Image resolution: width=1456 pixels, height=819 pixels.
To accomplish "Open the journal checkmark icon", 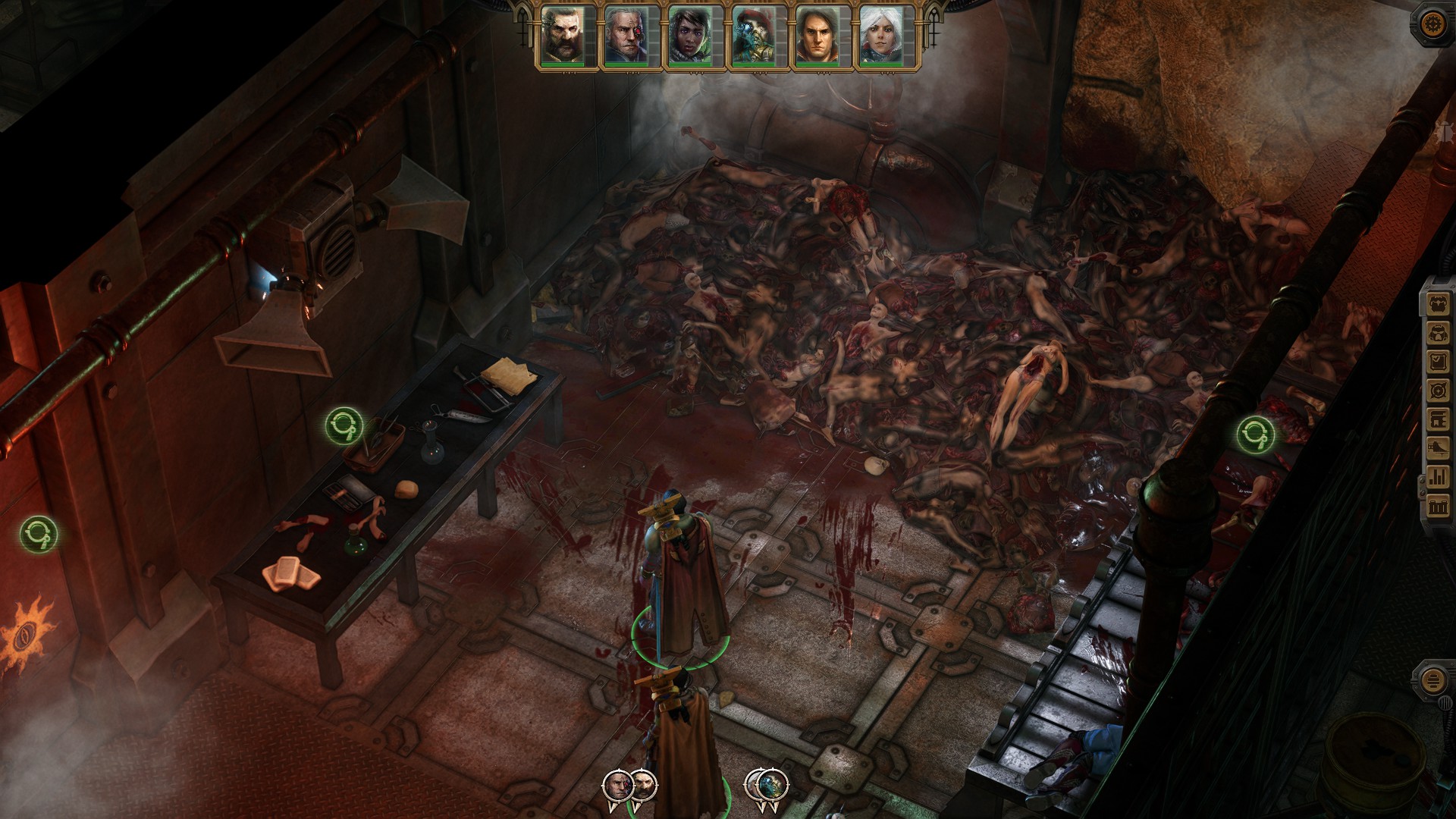I will 1439,362.
